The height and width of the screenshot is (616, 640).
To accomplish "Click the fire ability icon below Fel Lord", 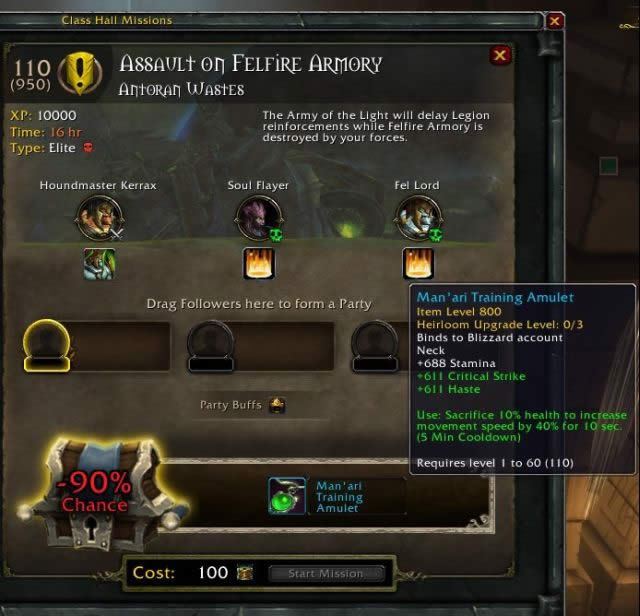I will tap(417, 264).
